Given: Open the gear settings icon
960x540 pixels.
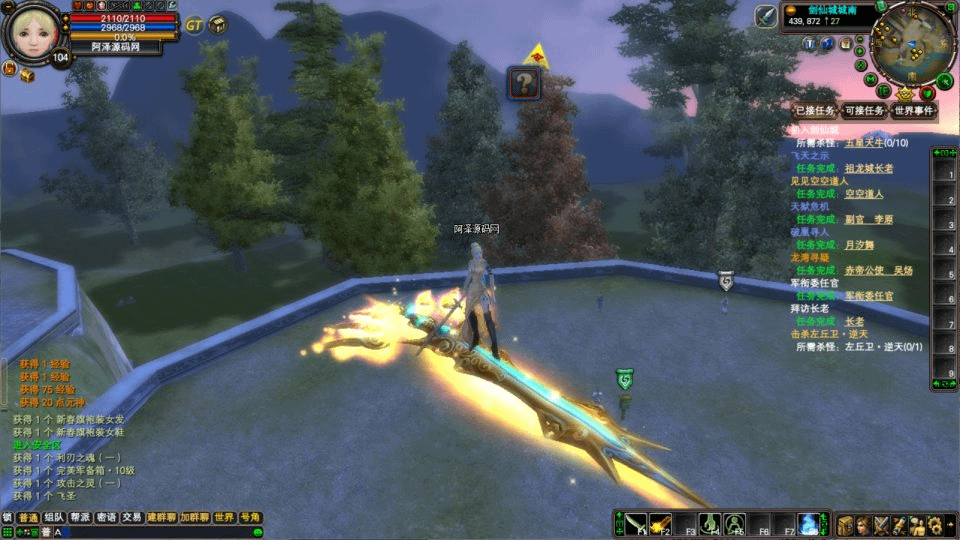Looking at the screenshot, I should pyautogui.click(x=934, y=525).
